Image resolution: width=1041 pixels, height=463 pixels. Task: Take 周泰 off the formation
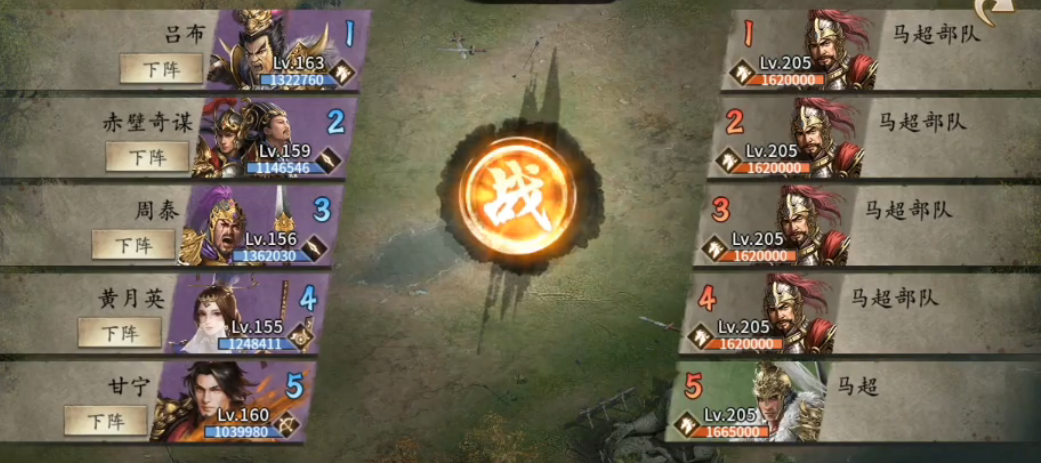[x=133, y=244]
